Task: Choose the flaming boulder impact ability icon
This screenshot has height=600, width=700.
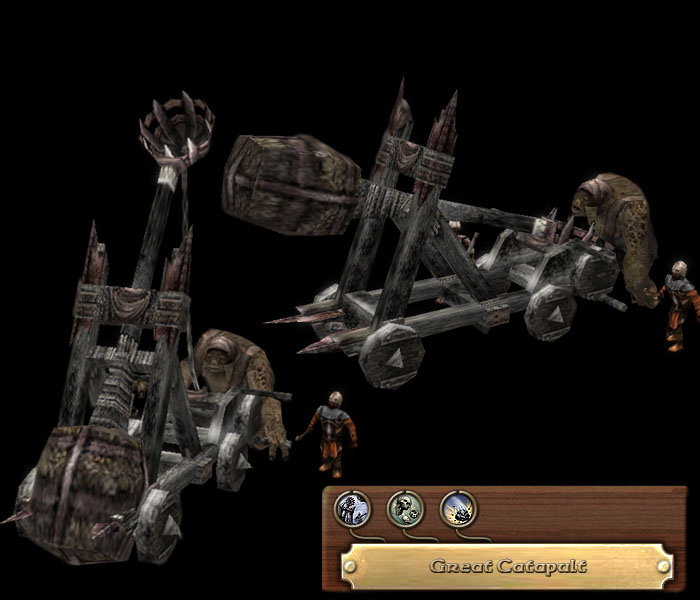Action: tap(458, 509)
